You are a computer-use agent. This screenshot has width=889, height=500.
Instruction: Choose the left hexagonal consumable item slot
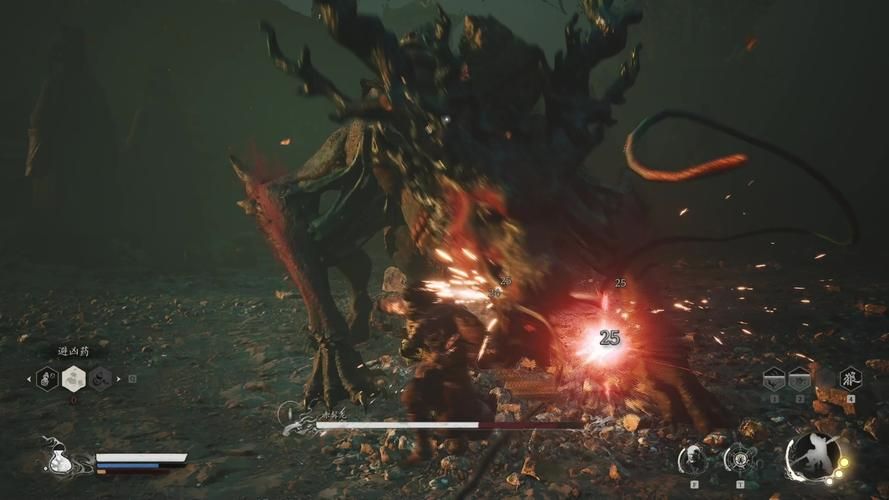point(48,378)
